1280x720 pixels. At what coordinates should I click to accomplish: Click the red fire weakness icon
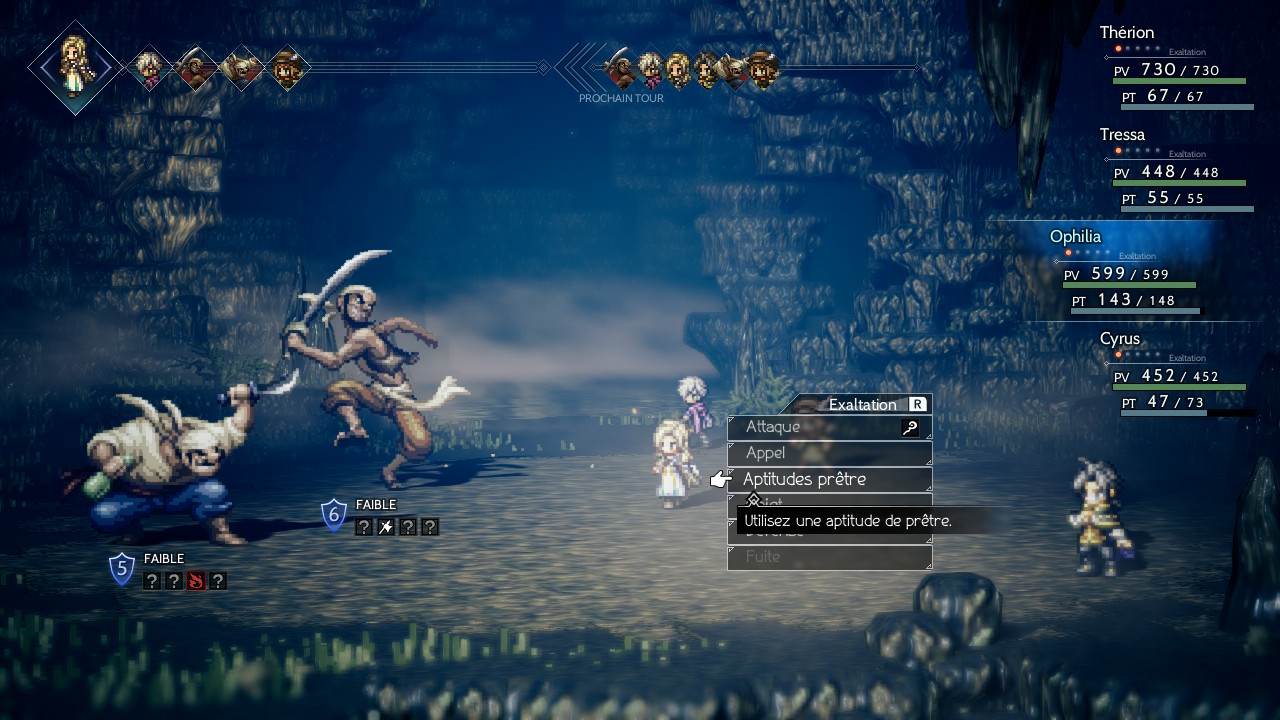pos(195,581)
